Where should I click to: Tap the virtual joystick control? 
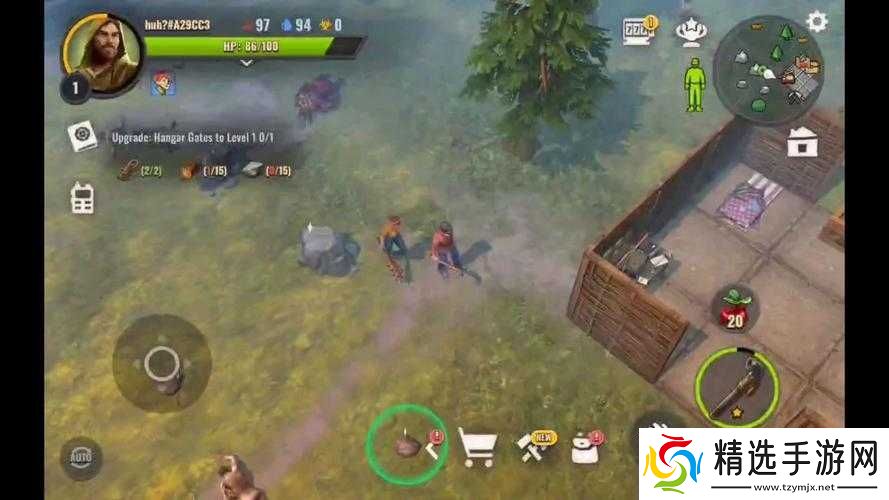coord(161,364)
